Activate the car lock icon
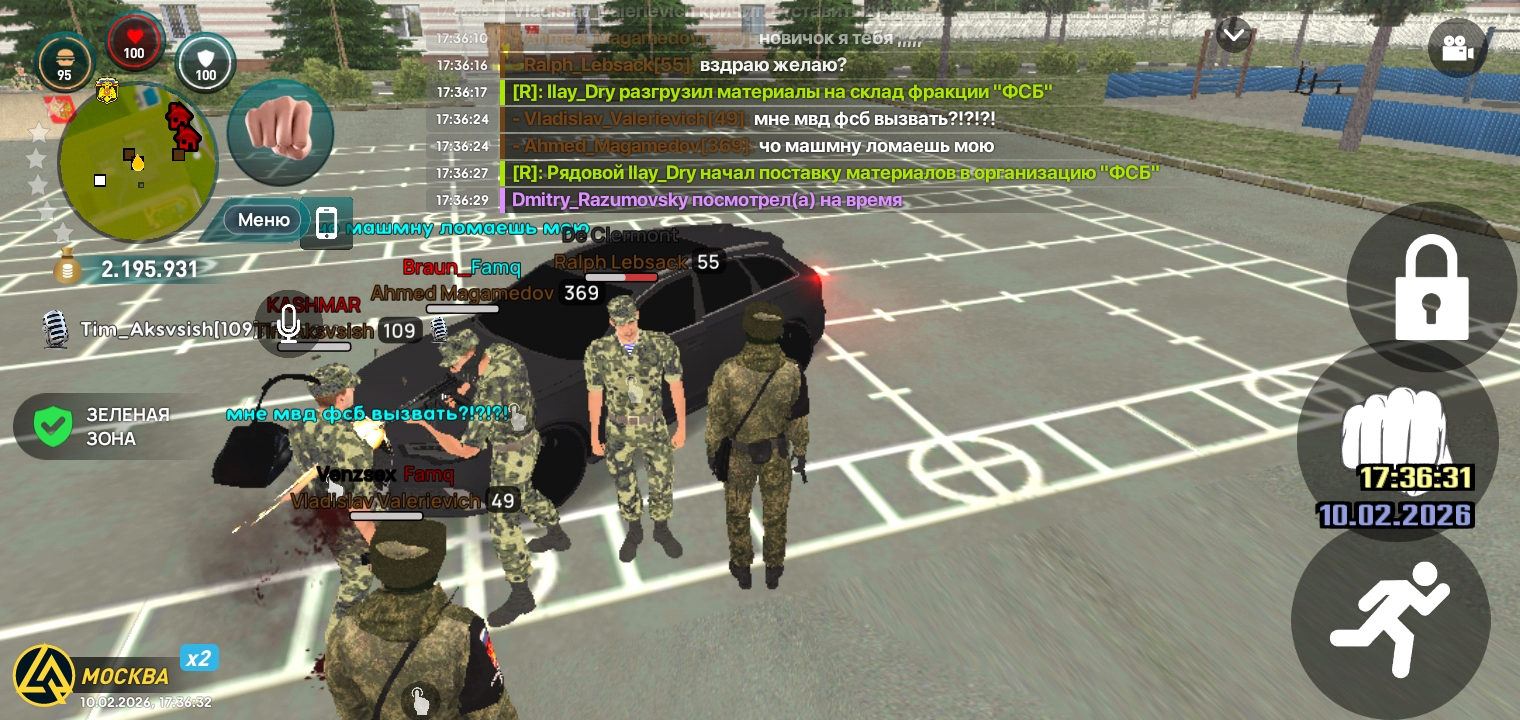The height and width of the screenshot is (720, 1520). click(1430, 287)
